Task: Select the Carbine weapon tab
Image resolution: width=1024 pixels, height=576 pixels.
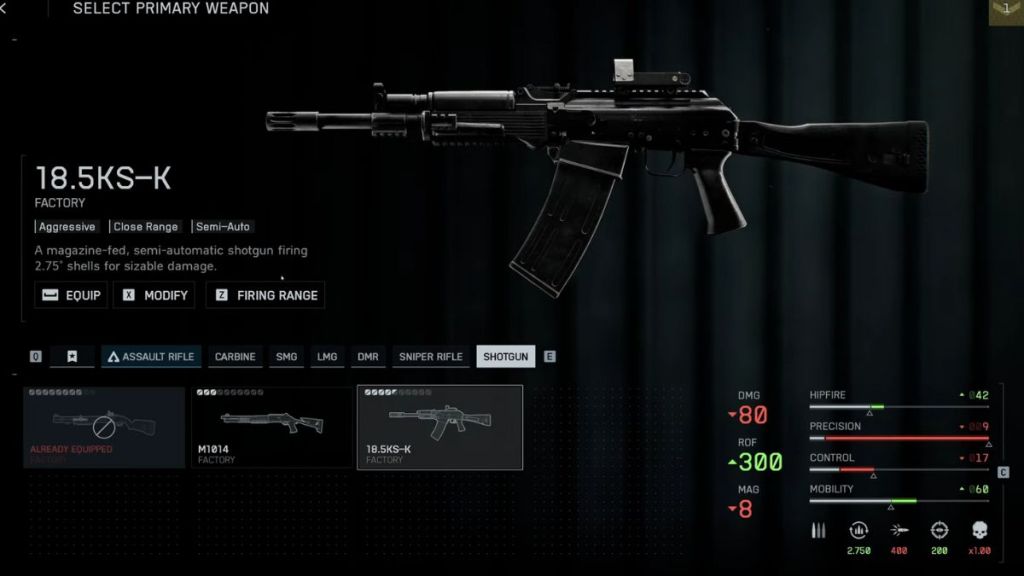Action: click(235, 357)
